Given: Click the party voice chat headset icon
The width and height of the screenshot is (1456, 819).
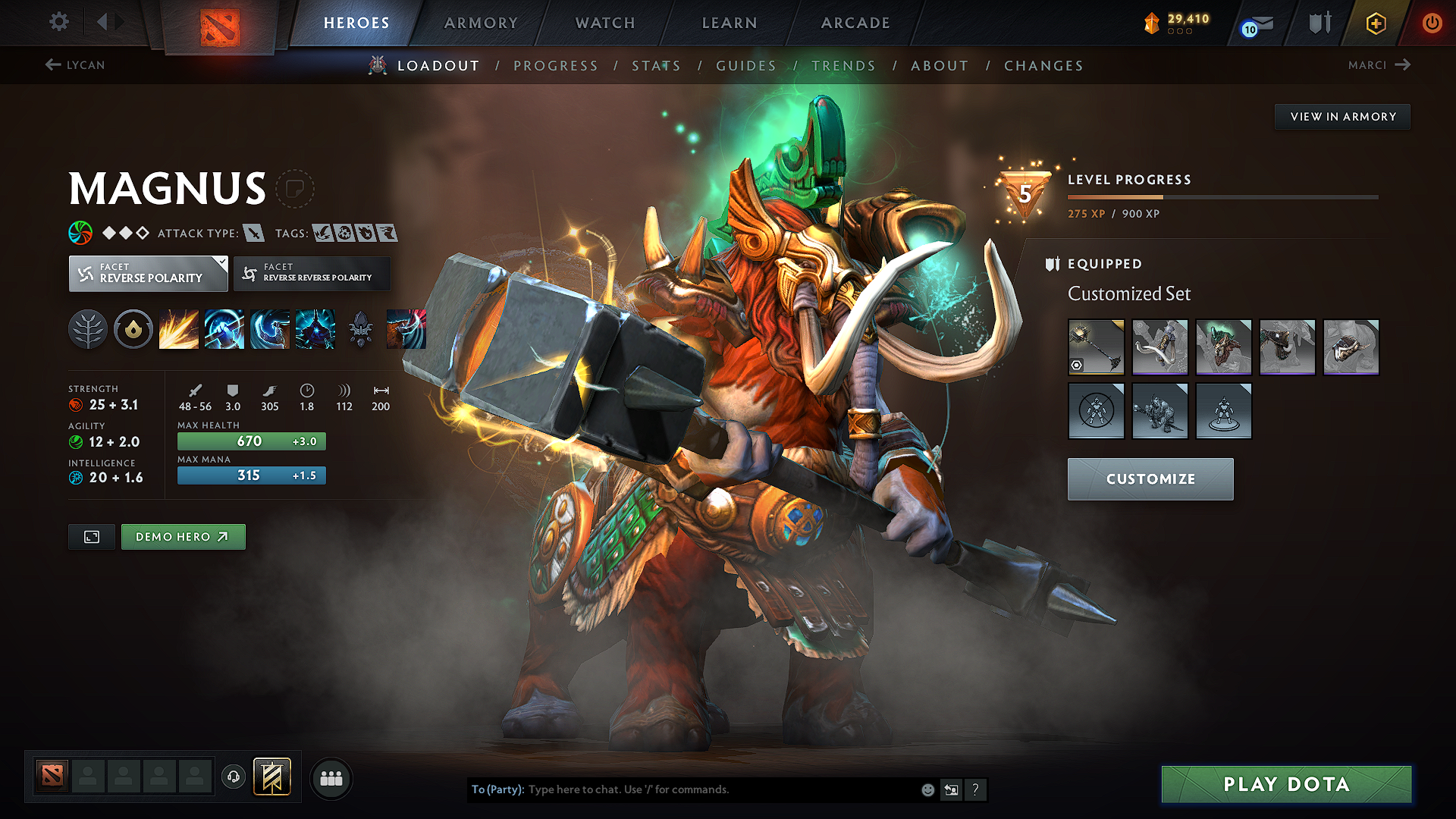Looking at the screenshot, I should [233, 777].
